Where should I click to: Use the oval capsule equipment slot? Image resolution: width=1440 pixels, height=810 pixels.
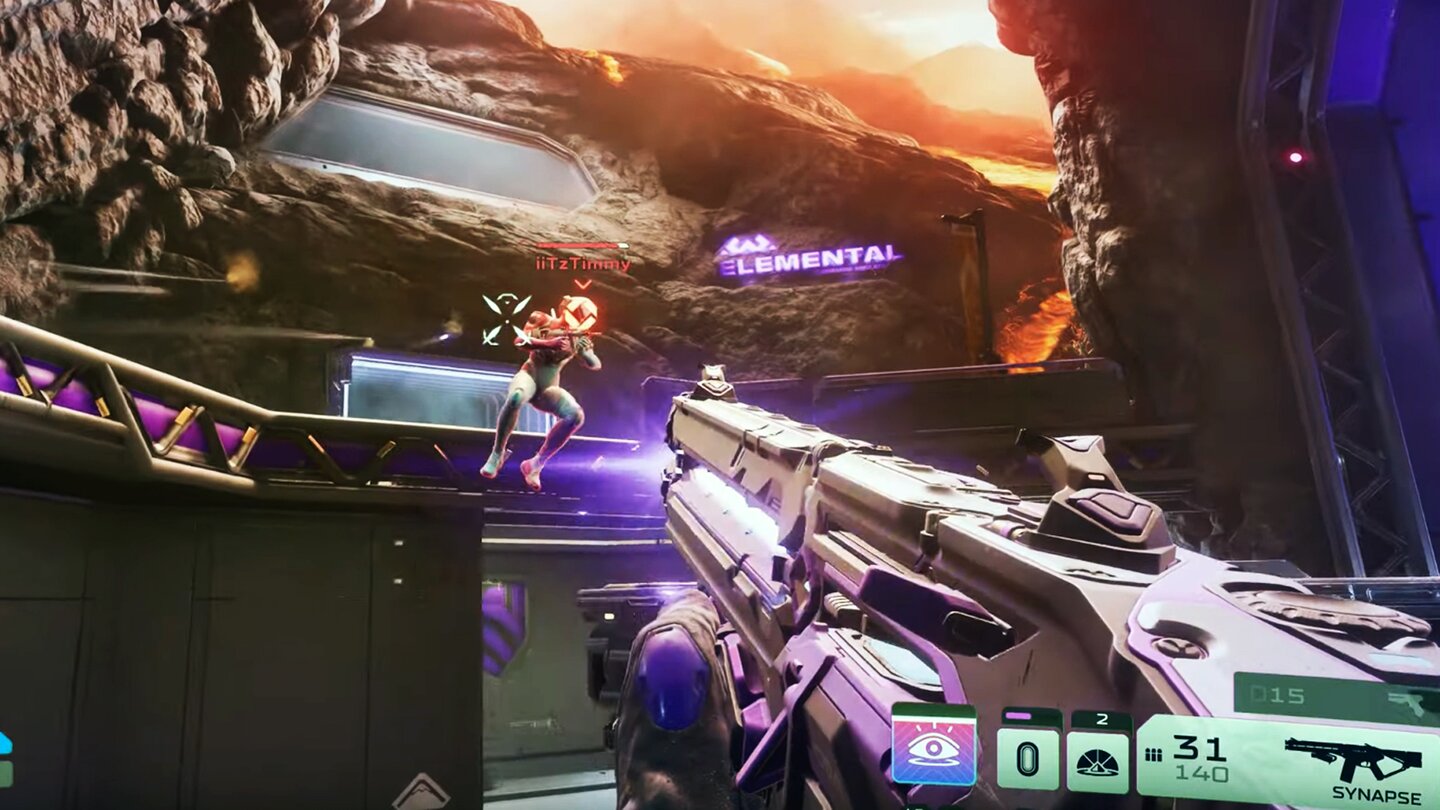click(x=1027, y=757)
